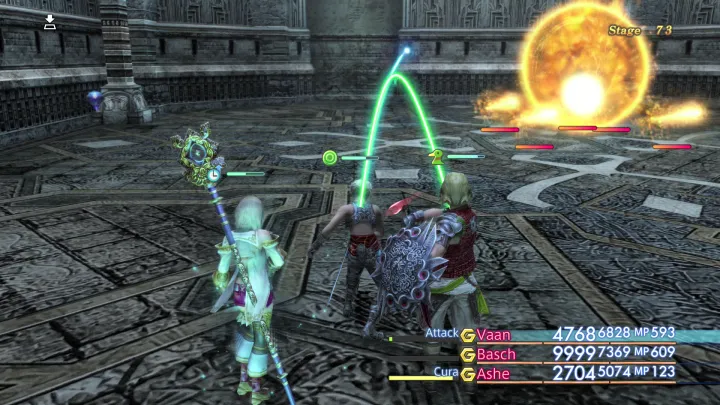Choose Ashe's party status row
720x405 pixels.
pyautogui.click(x=493, y=374)
